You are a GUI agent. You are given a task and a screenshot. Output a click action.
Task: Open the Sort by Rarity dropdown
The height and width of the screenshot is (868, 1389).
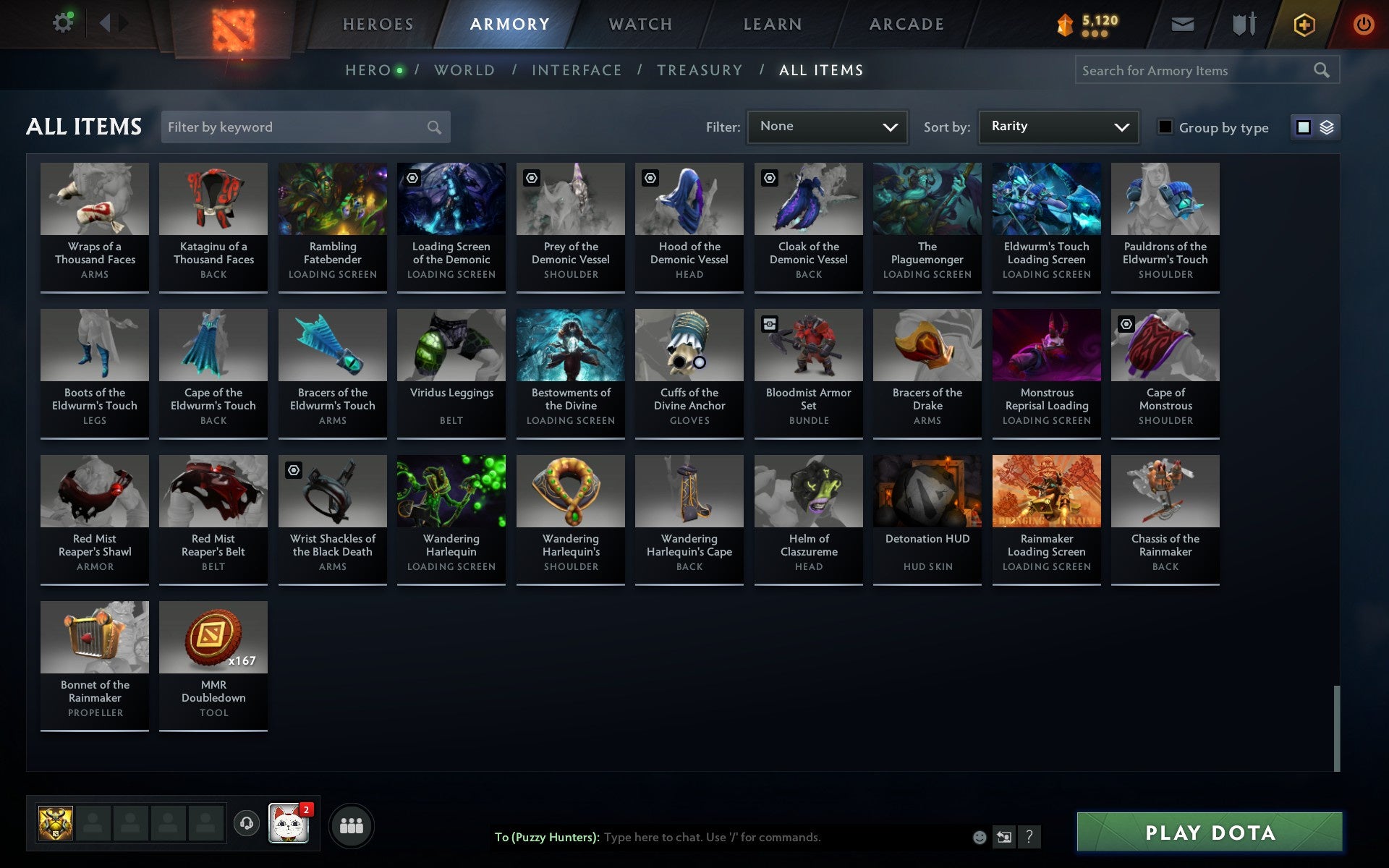[1058, 127]
